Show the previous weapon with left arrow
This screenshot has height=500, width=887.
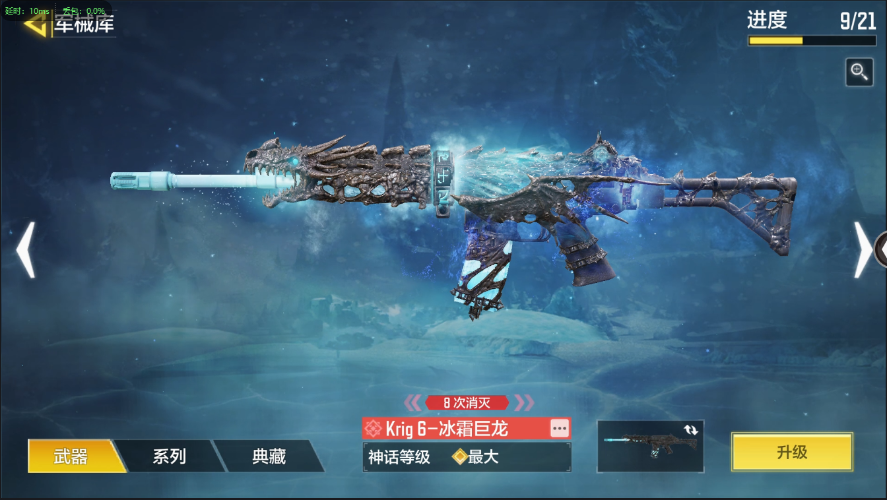click(26, 250)
